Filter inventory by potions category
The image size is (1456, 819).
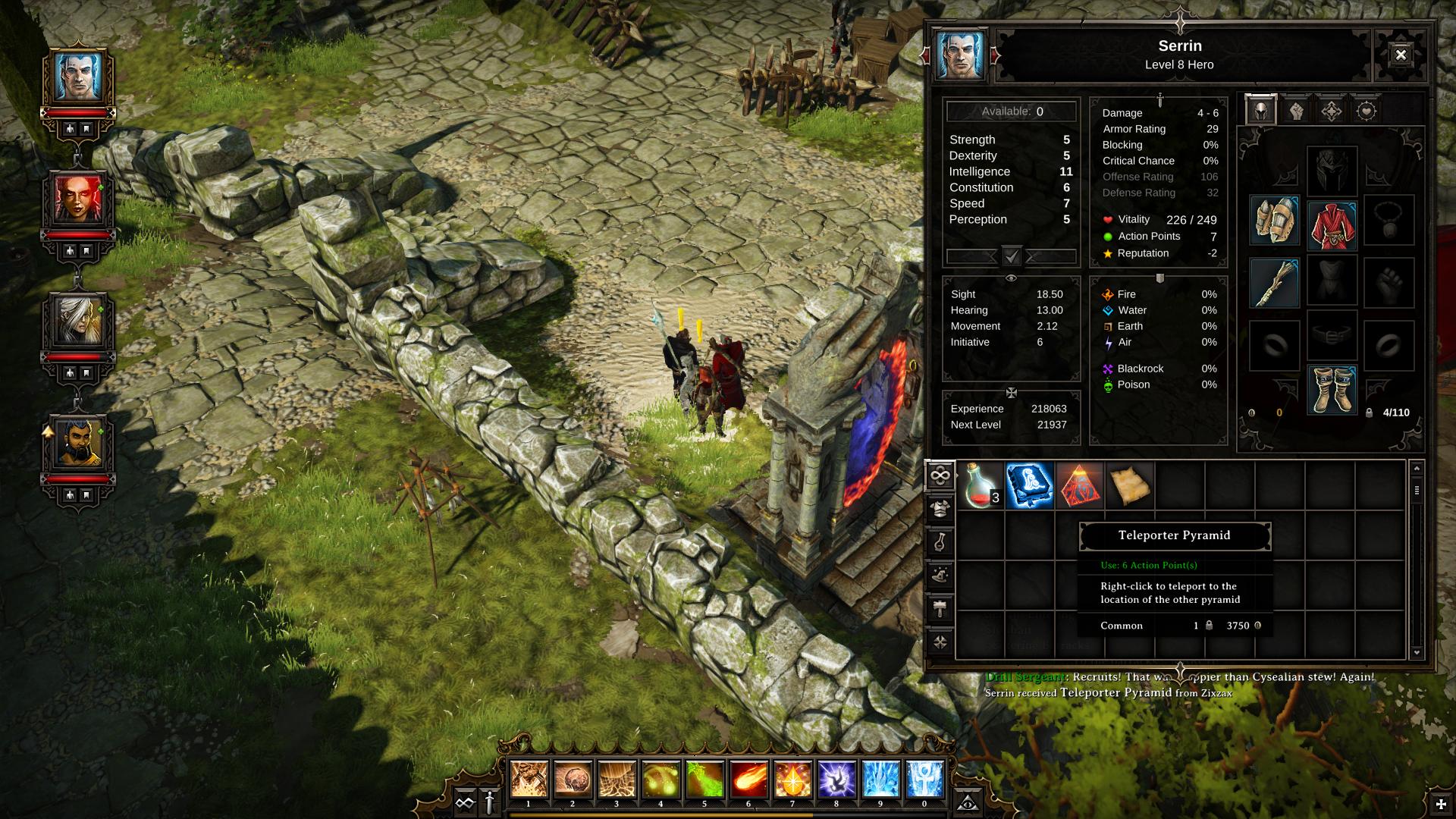[940, 542]
